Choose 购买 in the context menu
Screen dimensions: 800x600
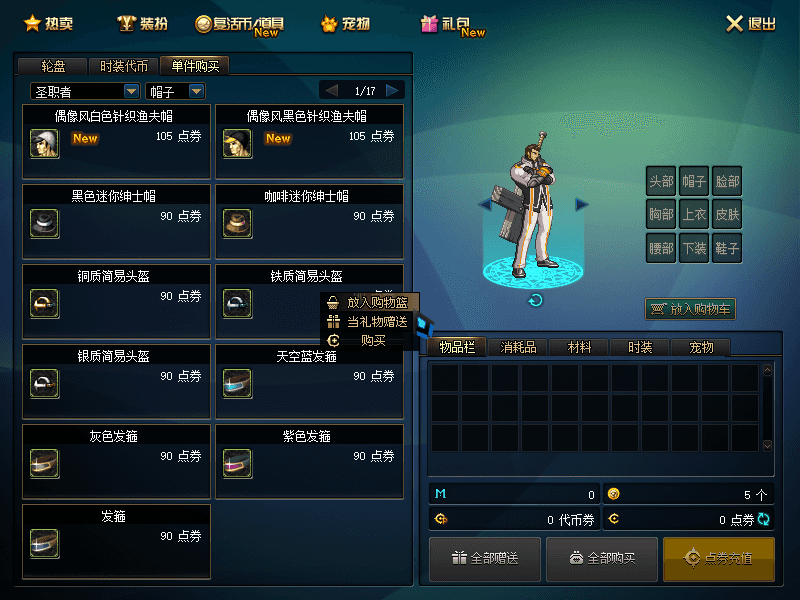pyautogui.click(x=369, y=341)
